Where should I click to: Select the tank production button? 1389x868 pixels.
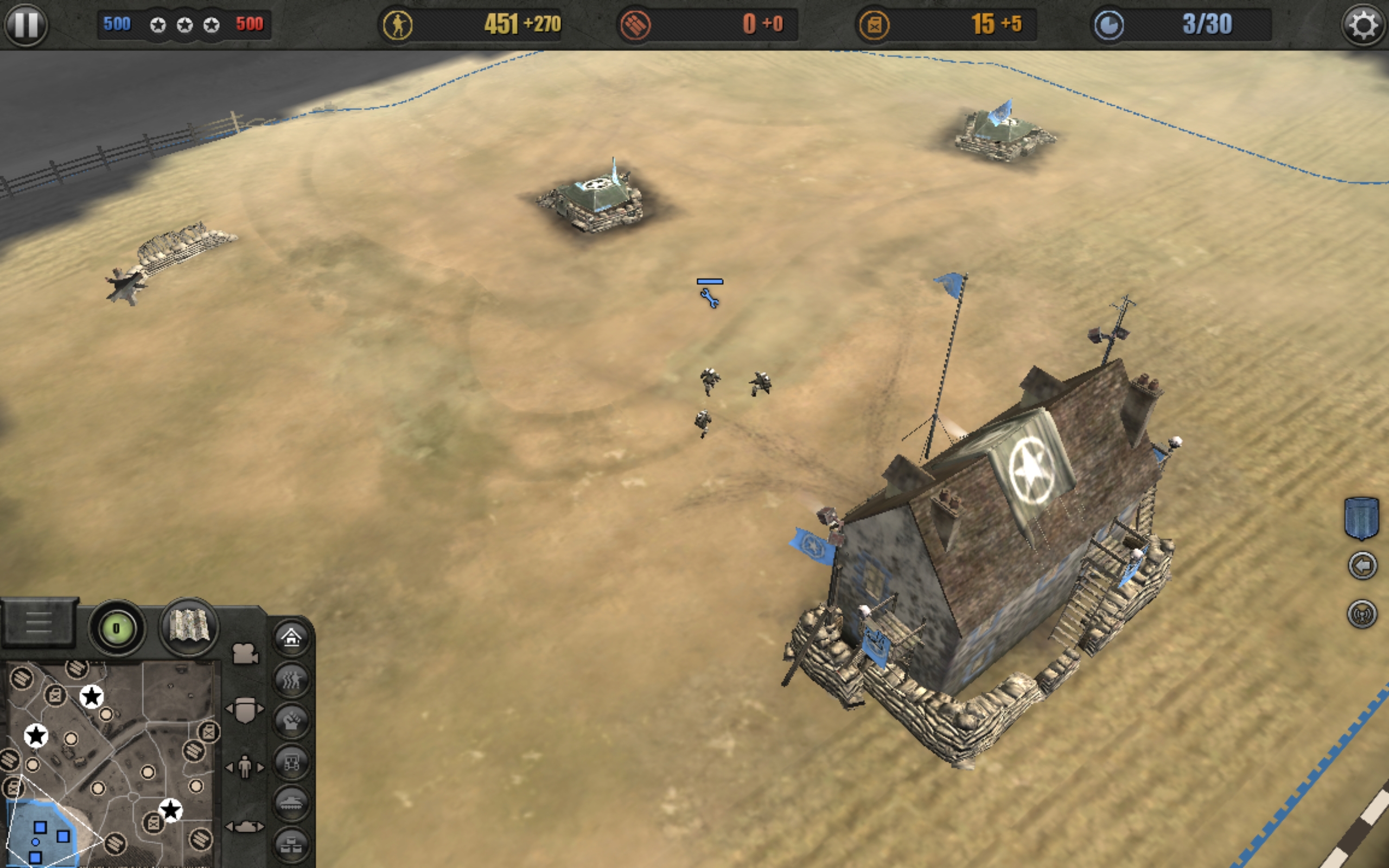point(291,803)
